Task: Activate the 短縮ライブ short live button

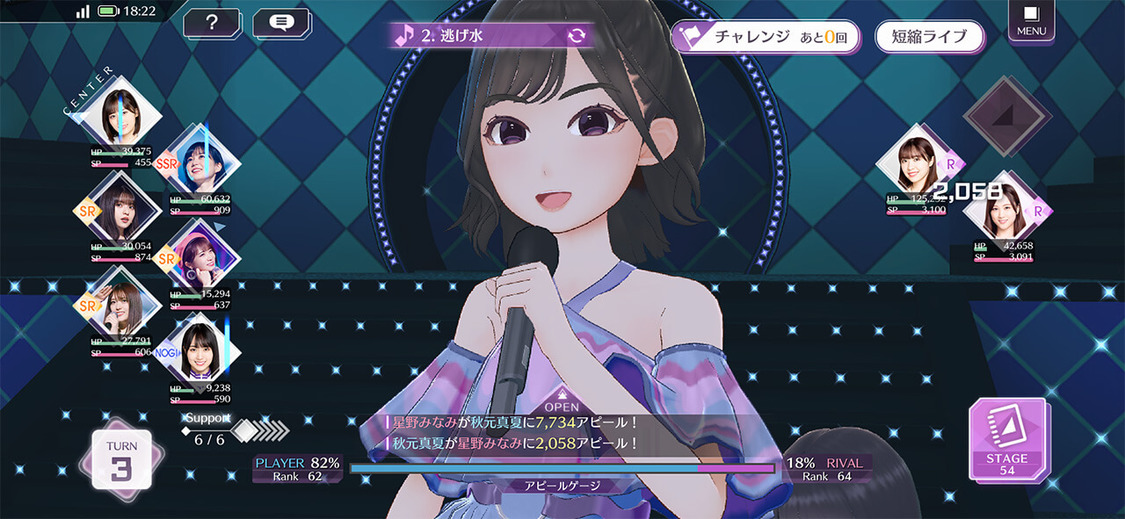Action: click(x=929, y=37)
